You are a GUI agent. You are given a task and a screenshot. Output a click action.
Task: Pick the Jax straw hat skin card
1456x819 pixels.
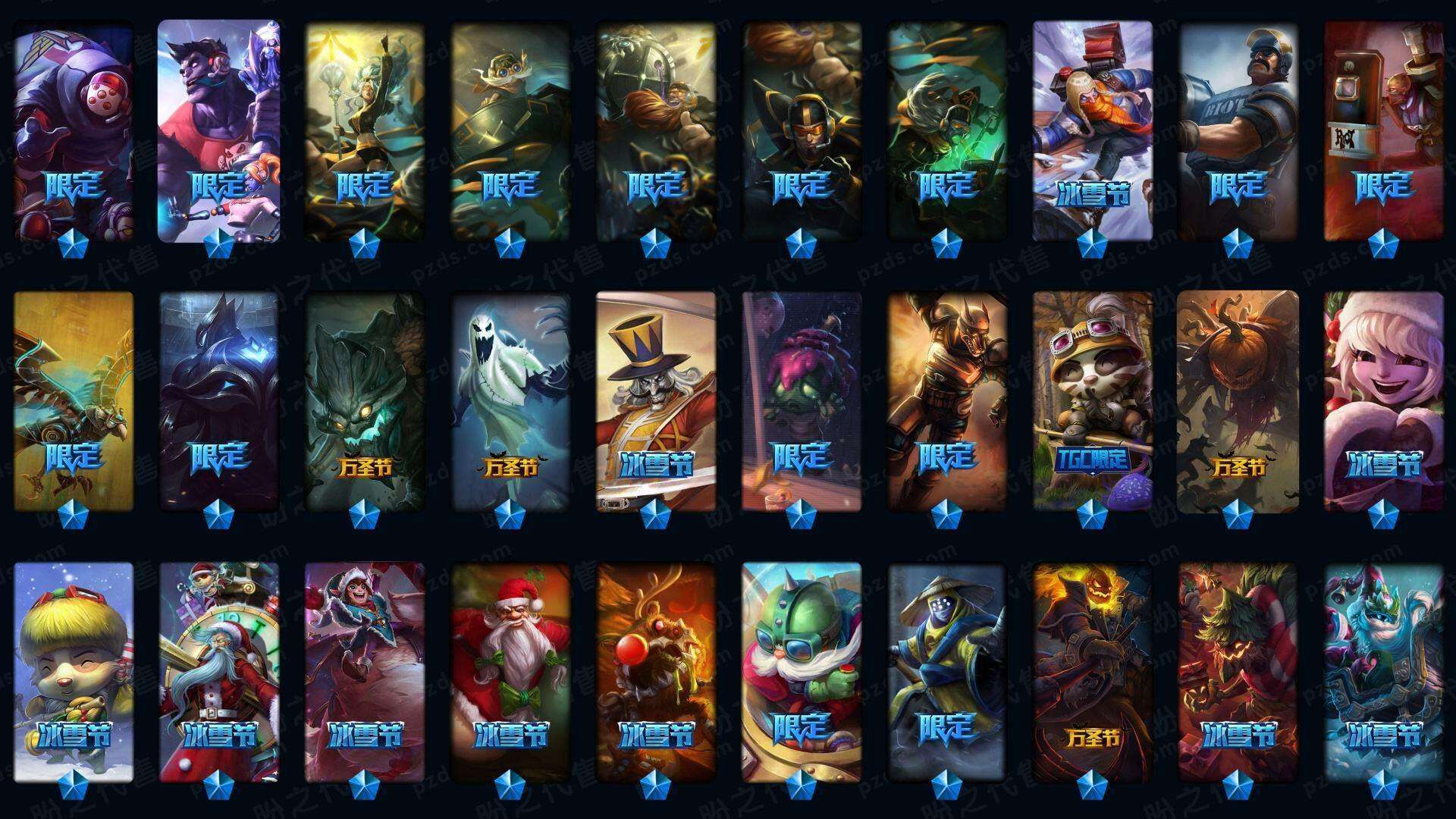[x=946, y=671]
